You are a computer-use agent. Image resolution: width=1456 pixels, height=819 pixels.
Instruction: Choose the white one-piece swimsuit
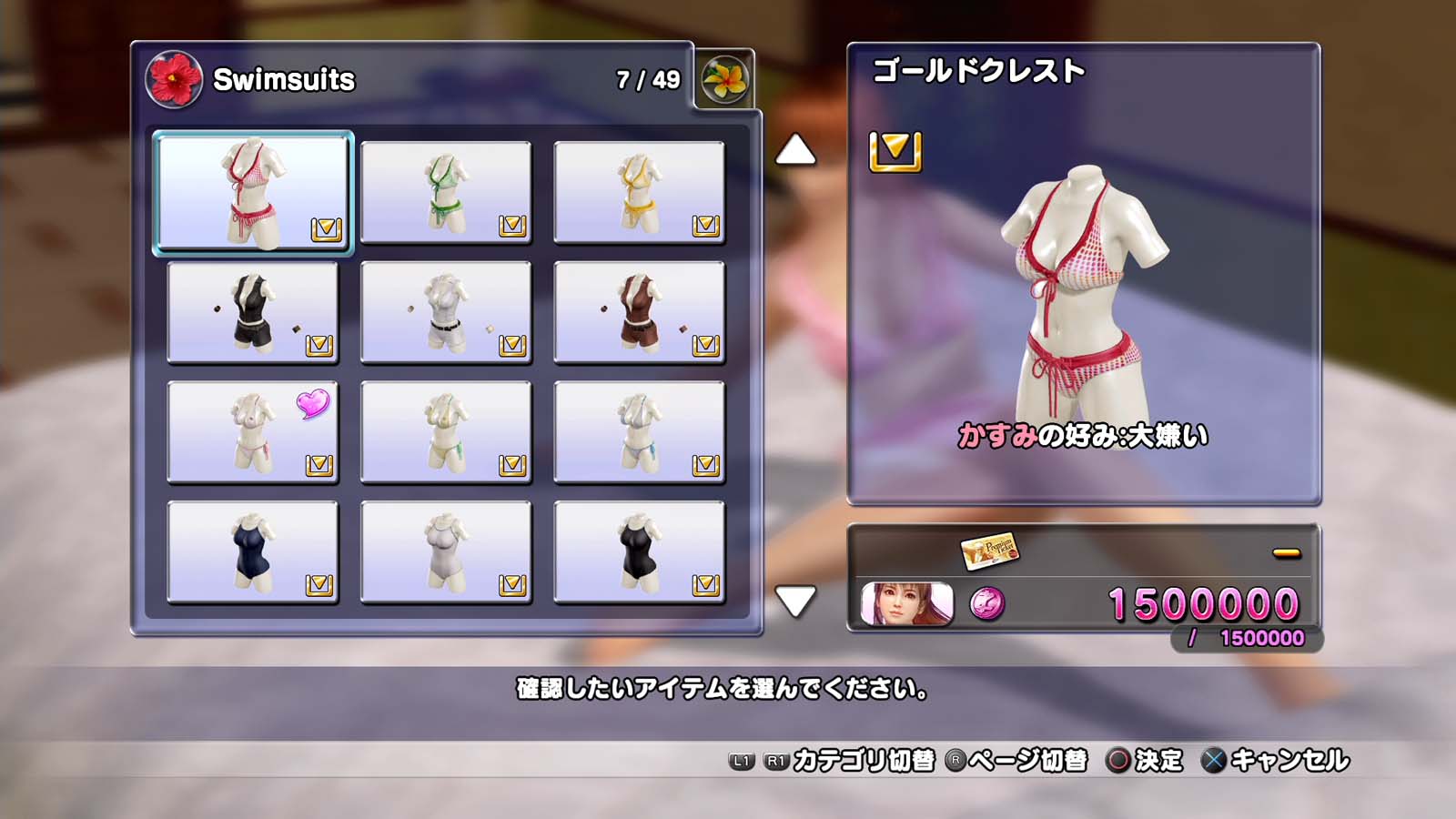point(446,552)
